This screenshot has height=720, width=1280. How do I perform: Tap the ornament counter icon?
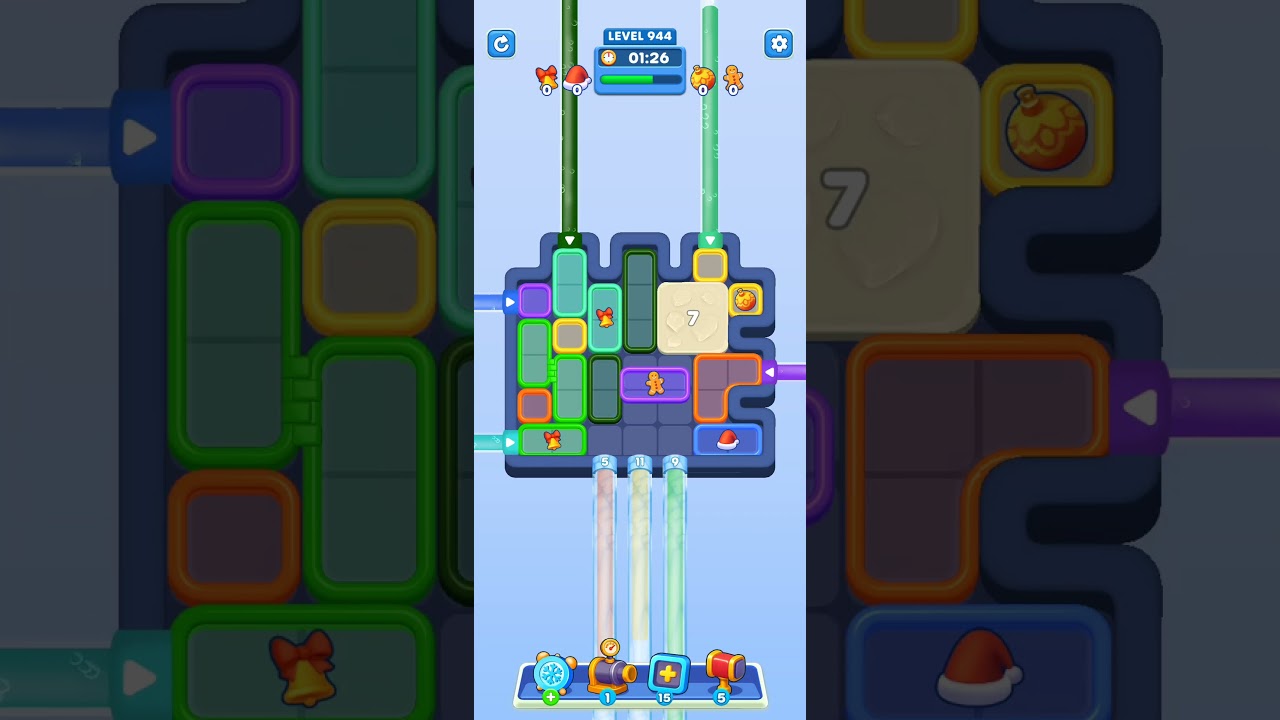[x=703, y=79]
